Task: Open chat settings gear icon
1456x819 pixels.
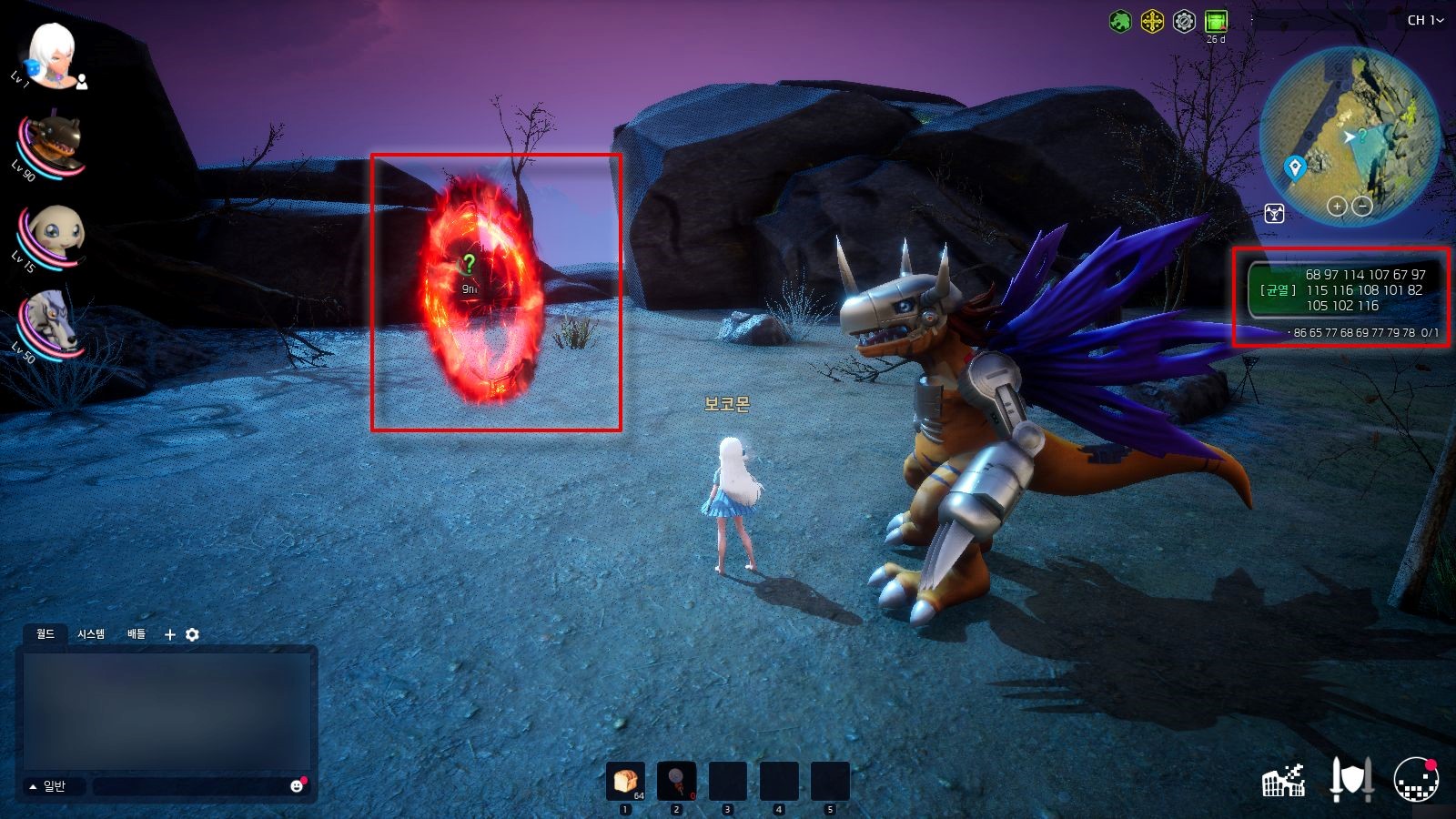Action: (x=192, y=634)
